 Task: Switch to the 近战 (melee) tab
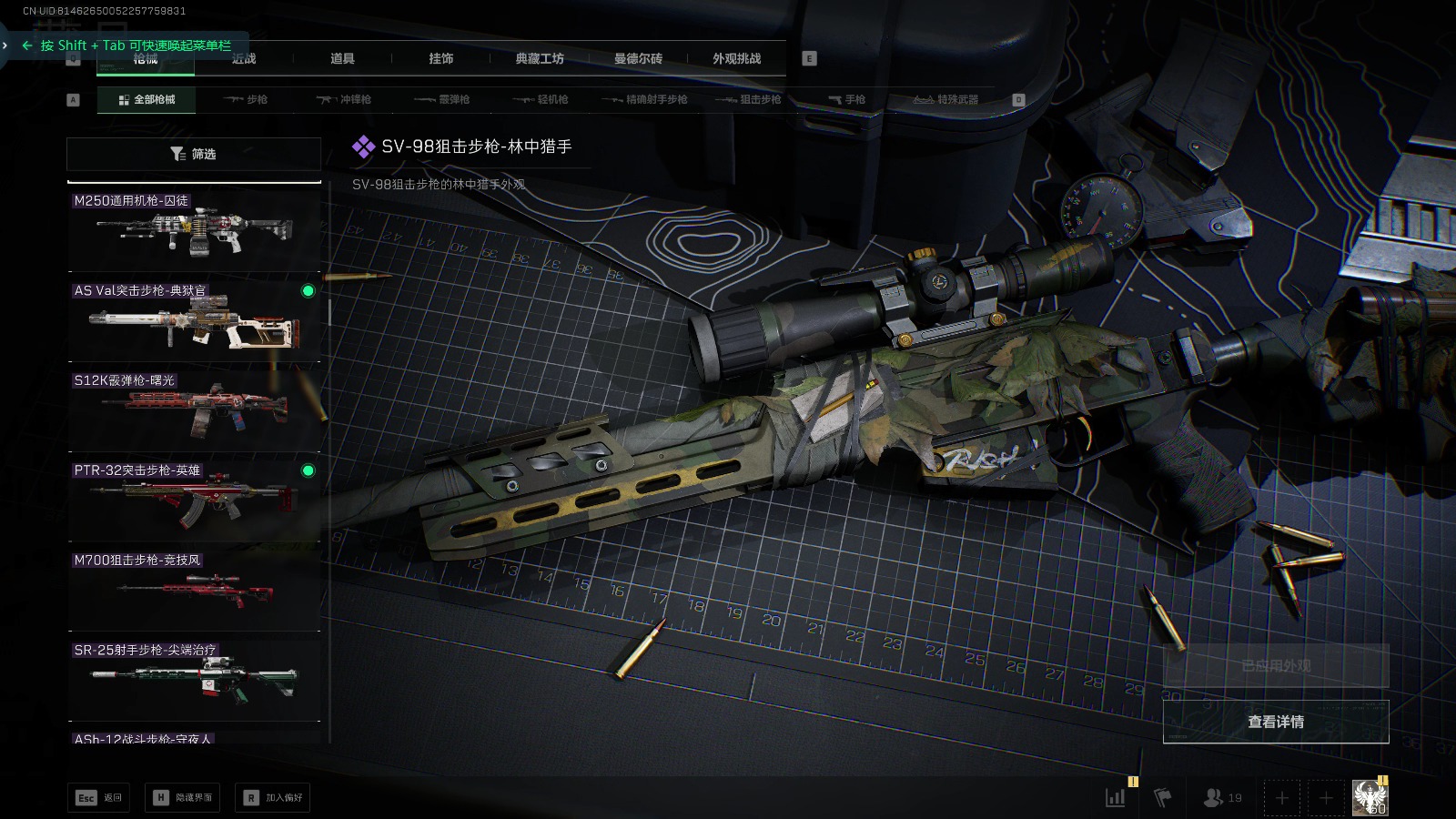[x=244, y=58]
